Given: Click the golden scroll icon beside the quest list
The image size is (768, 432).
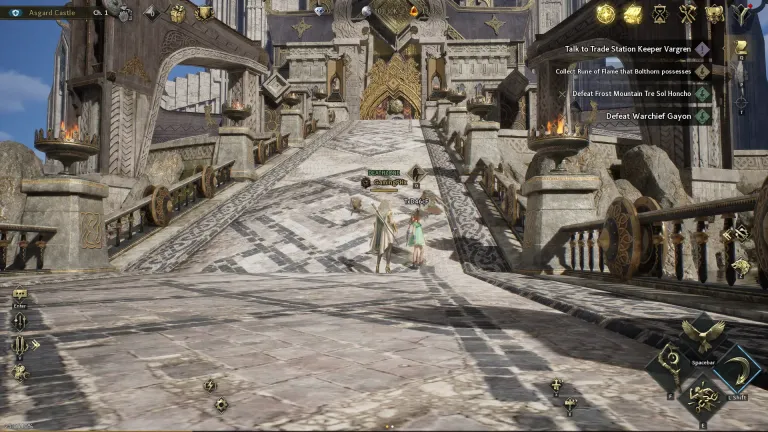Looking at the screenshot, I should point(741,46).
